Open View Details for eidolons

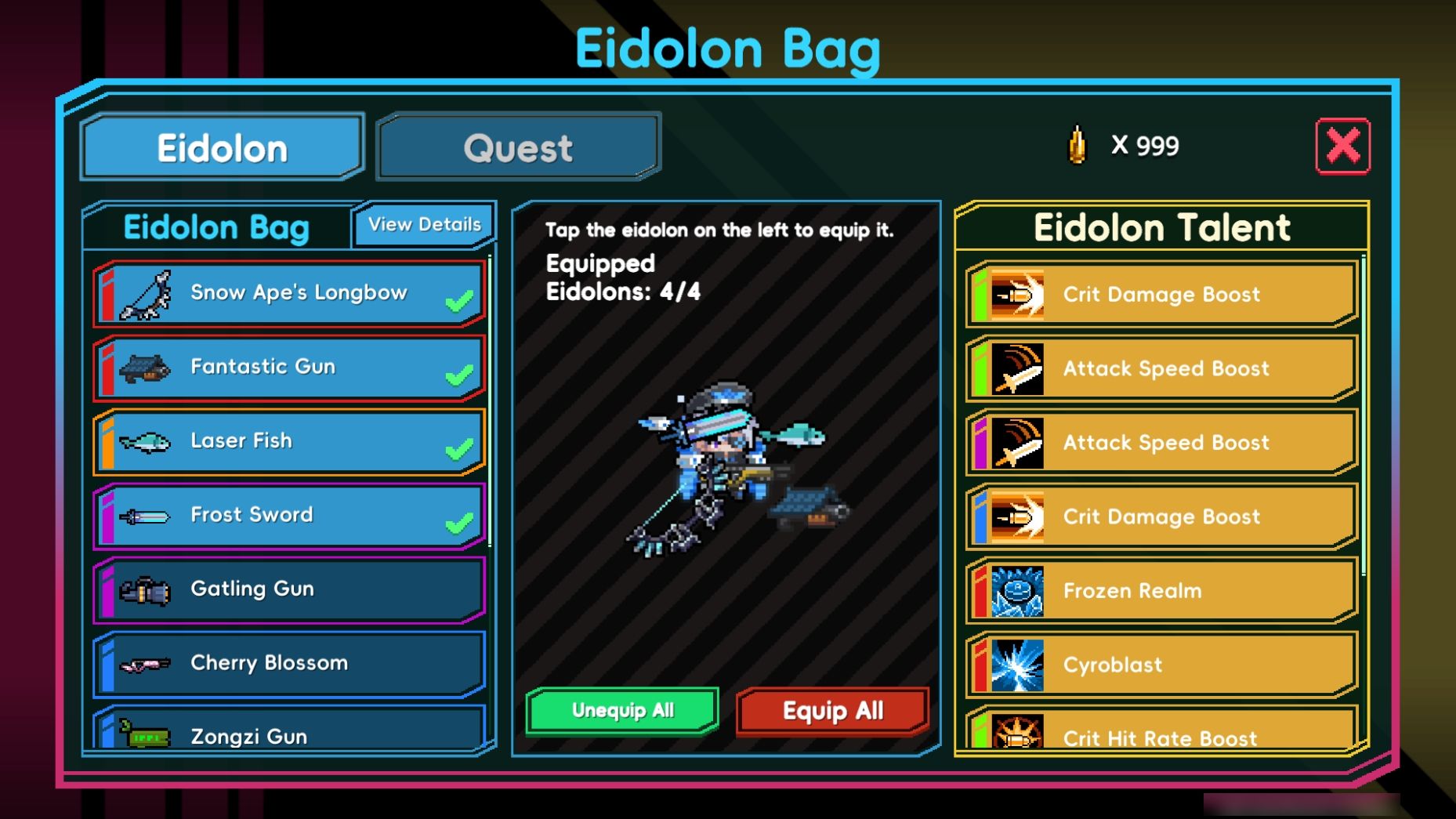pyautogui.click(x=424, y=225)
